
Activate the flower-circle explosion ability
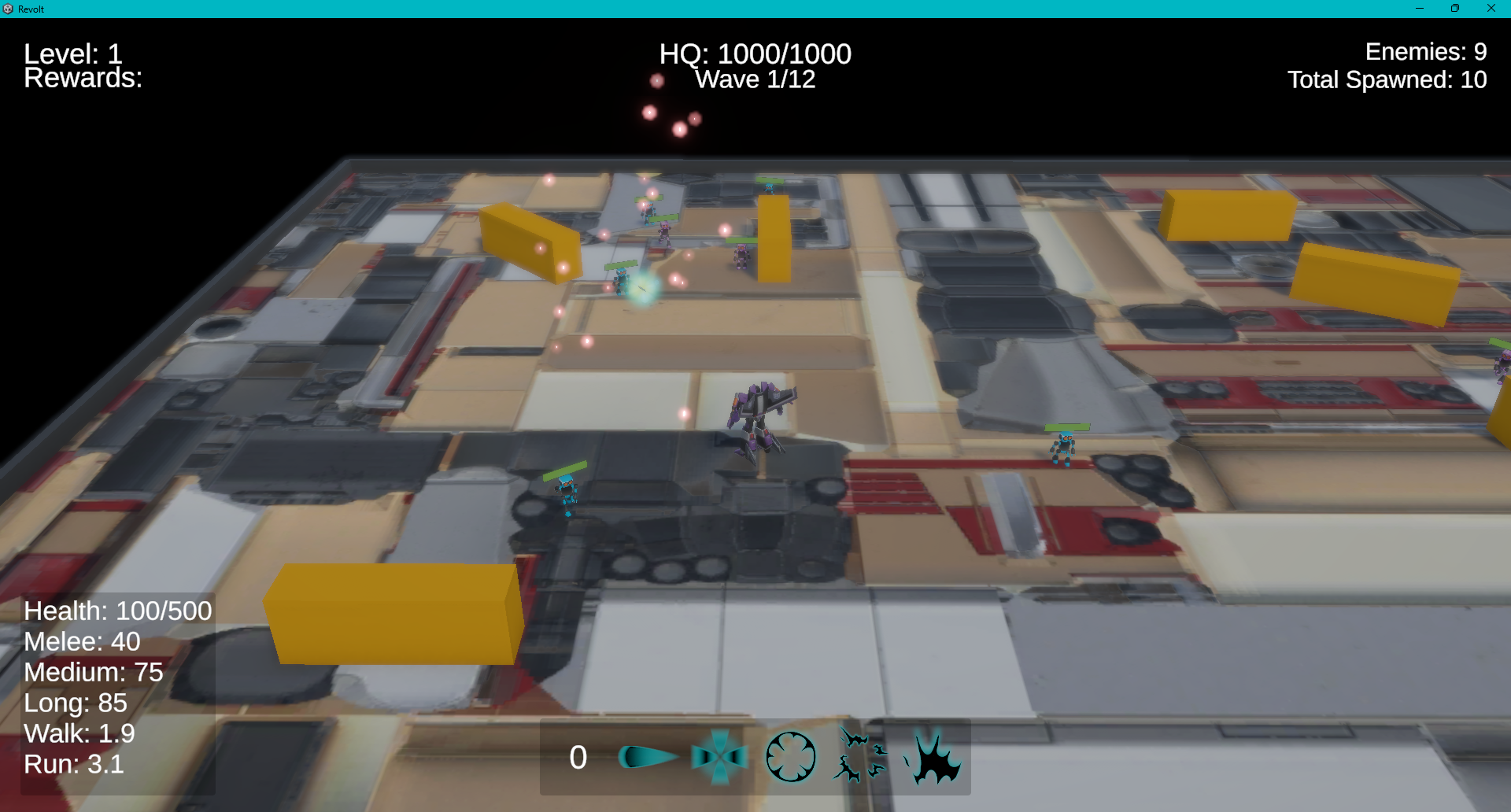point(791,755)
